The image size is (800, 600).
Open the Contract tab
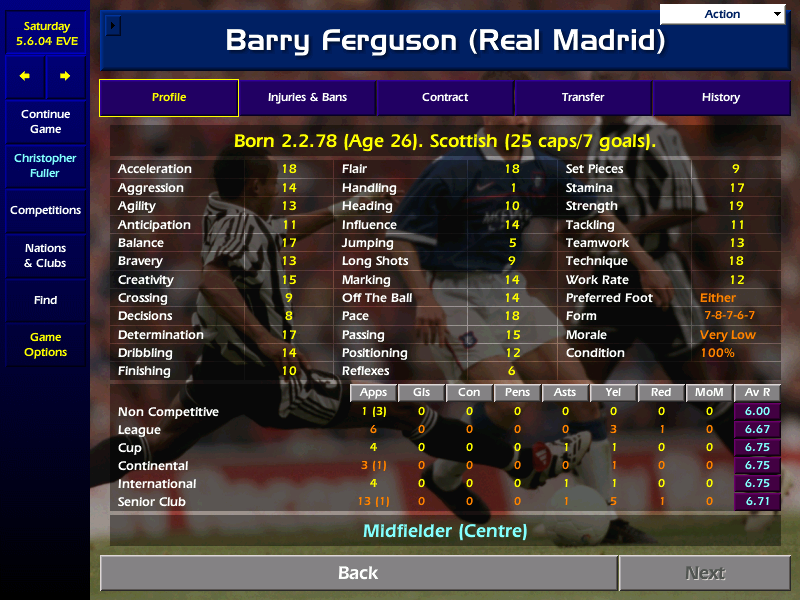click(445, 98)
